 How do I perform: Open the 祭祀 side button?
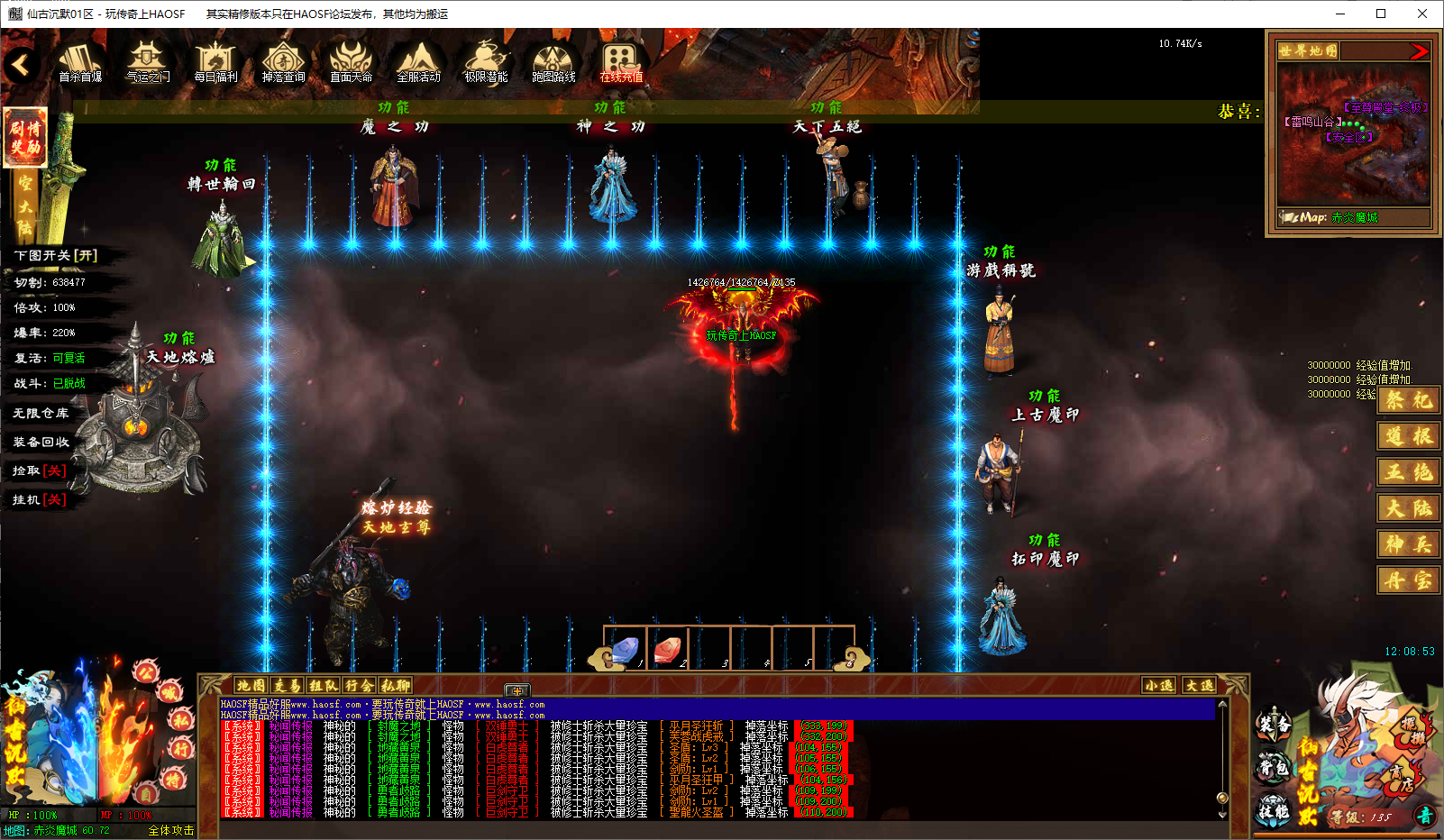click(x=1408, y=400)
